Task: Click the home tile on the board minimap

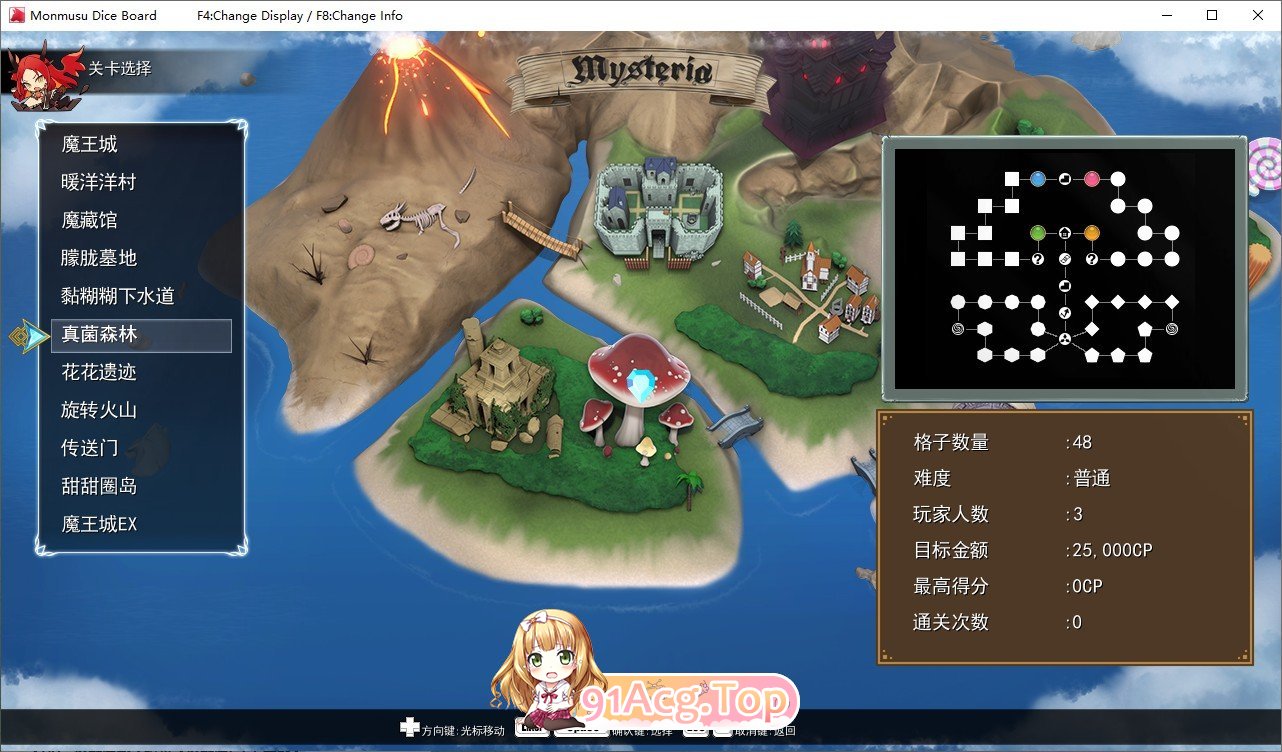Action: pyautogui.click(x=1065, y=233)
